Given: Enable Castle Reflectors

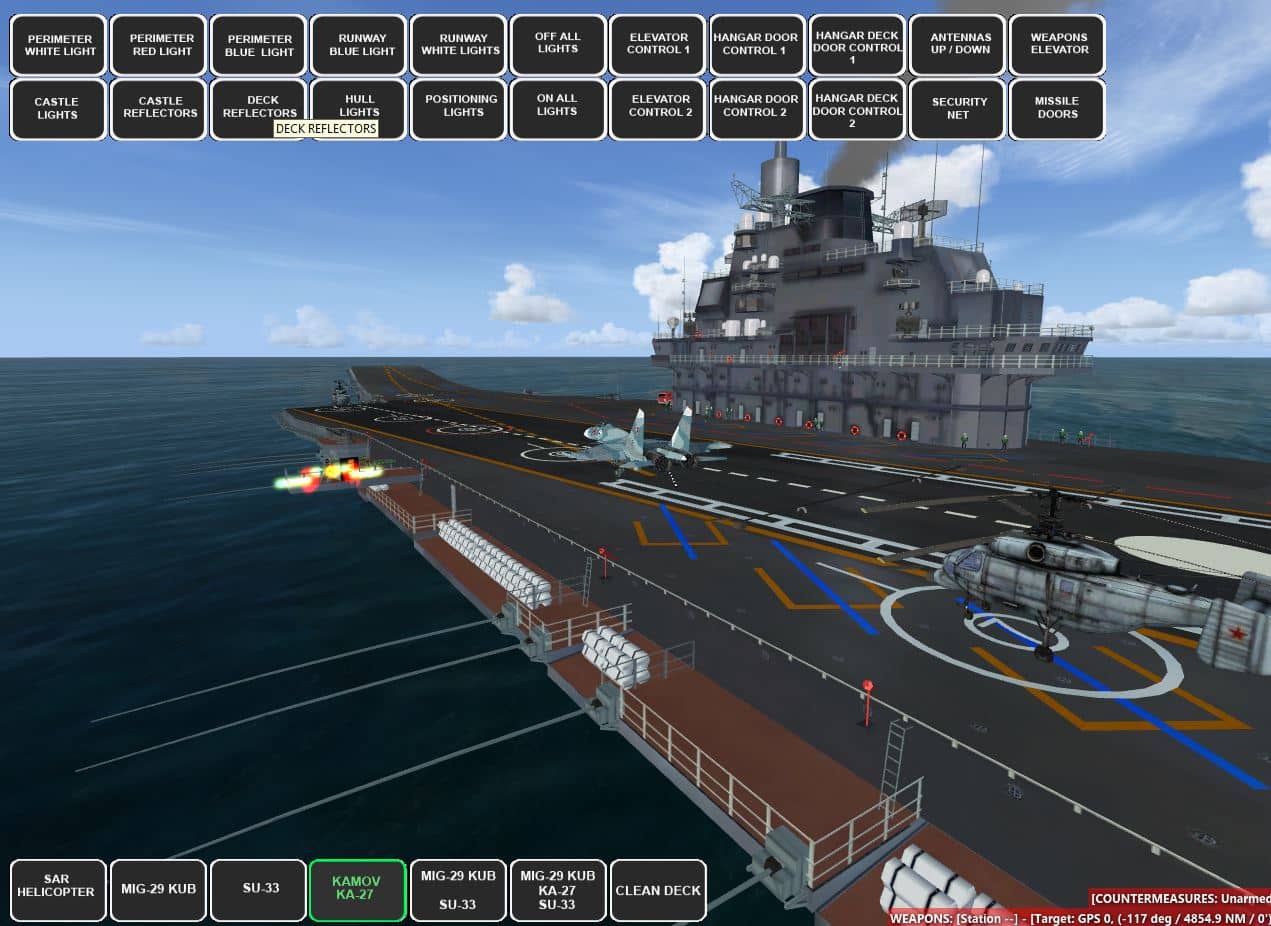Looking at the screenshot, I should click(158, 109).
